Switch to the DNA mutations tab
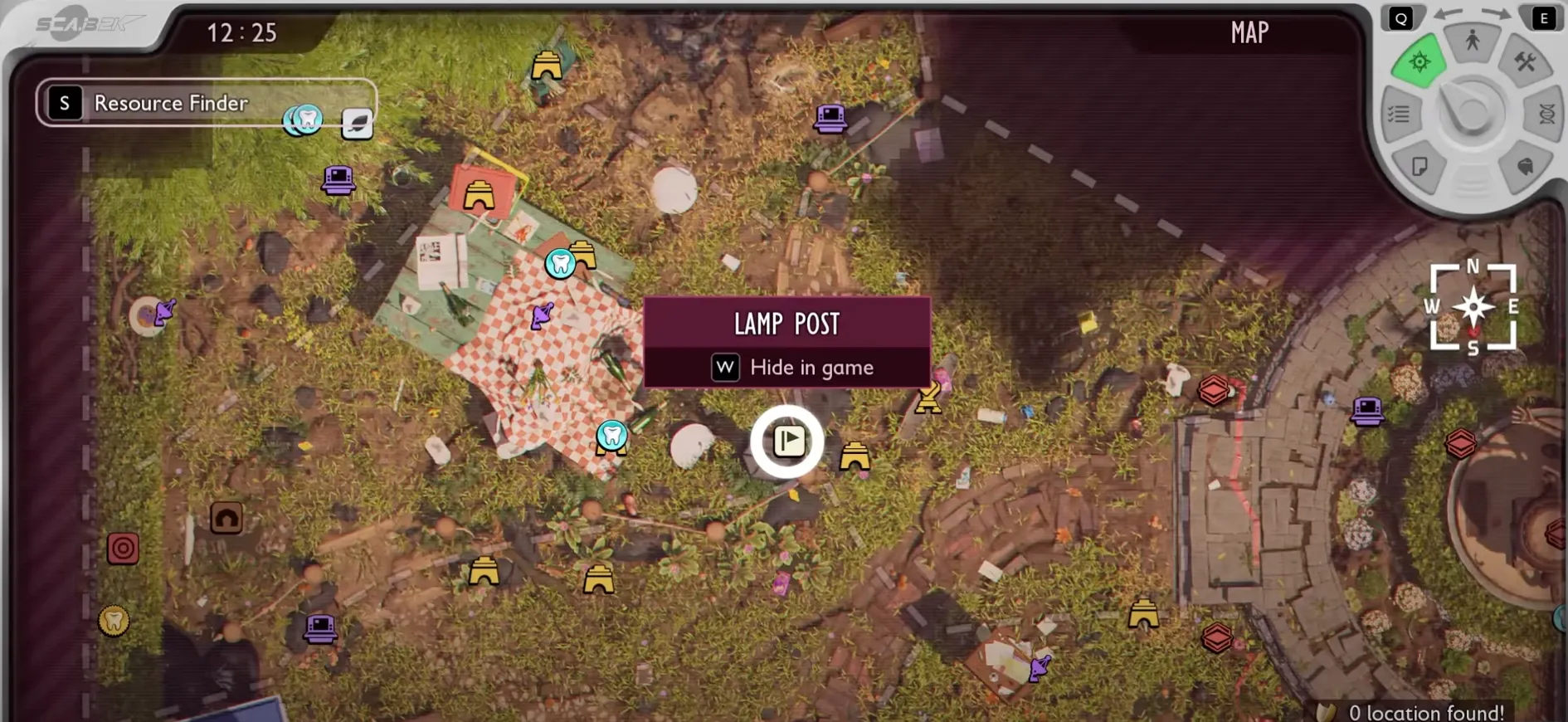 (1546, 114)
